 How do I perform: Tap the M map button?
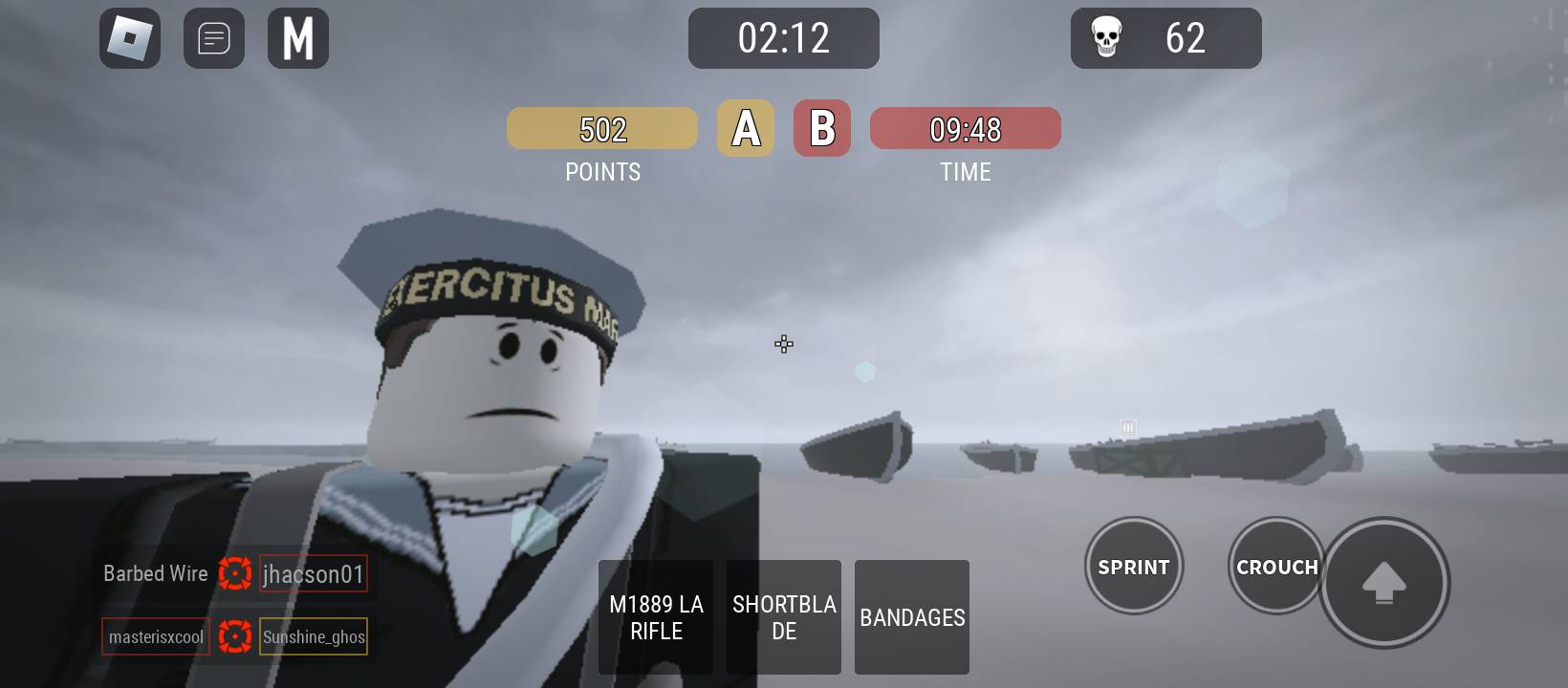click(x=298, y=38)
